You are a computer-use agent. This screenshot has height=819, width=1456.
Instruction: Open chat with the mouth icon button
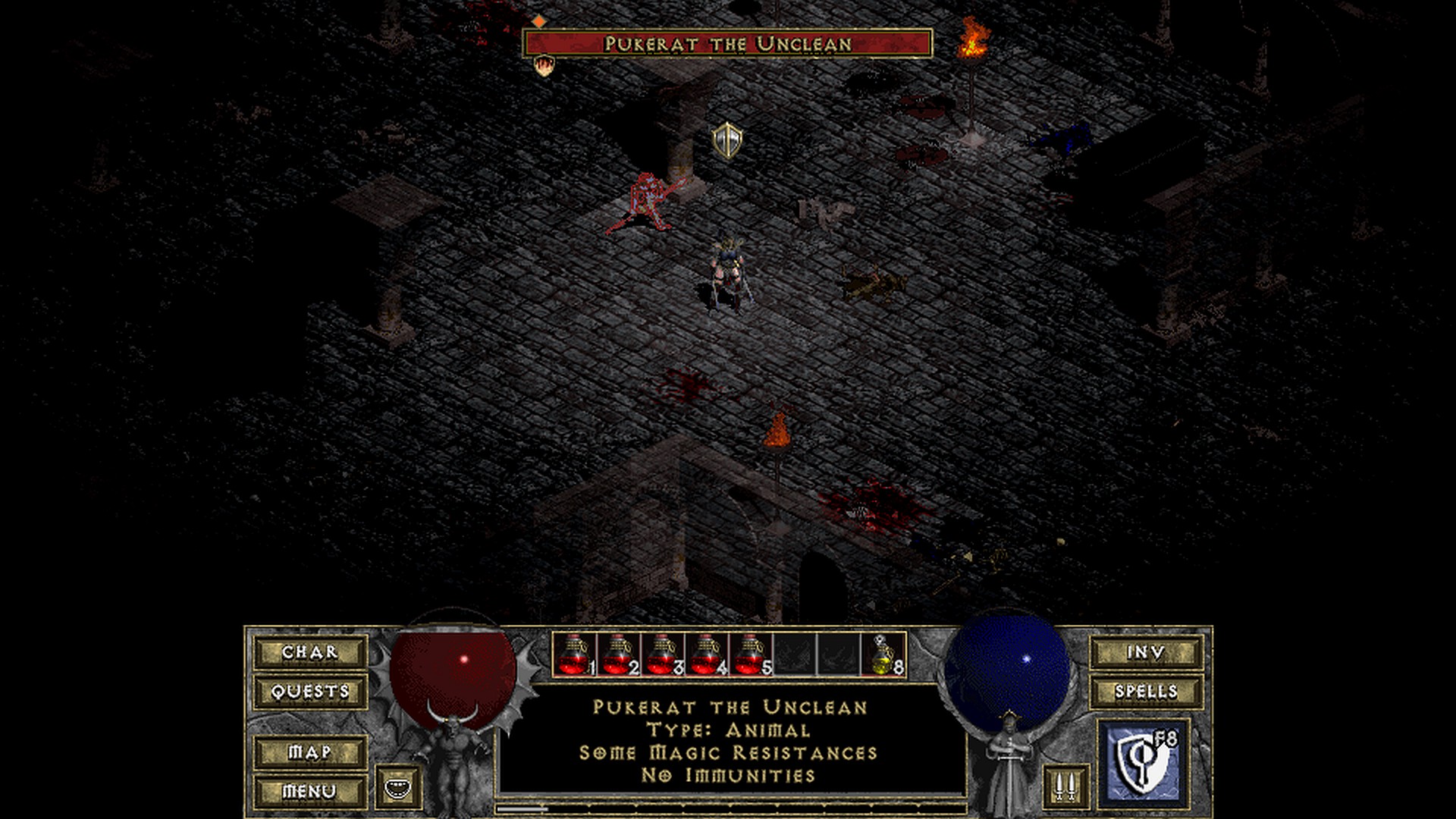click(398, 787)
